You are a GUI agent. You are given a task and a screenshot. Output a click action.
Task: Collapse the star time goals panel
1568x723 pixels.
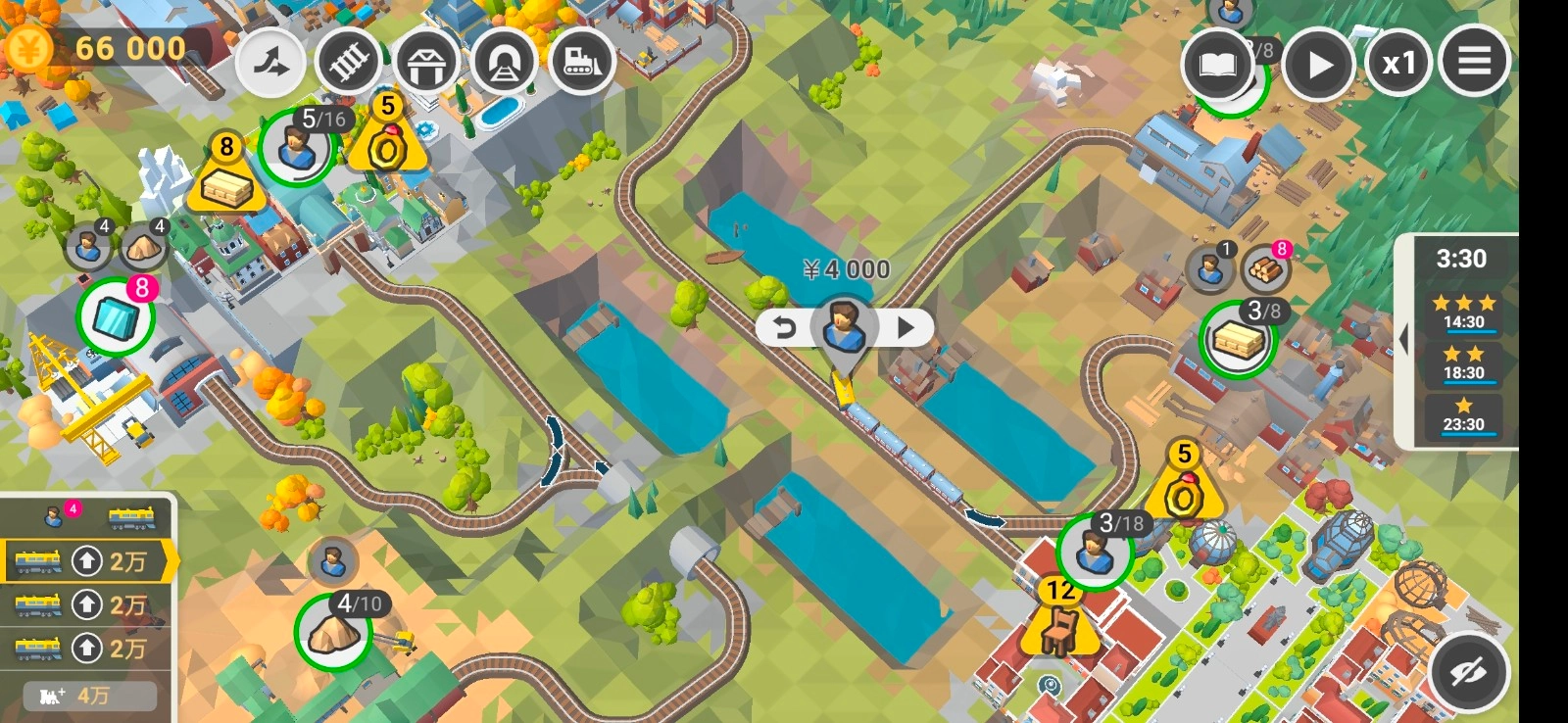coord(1404,339)
